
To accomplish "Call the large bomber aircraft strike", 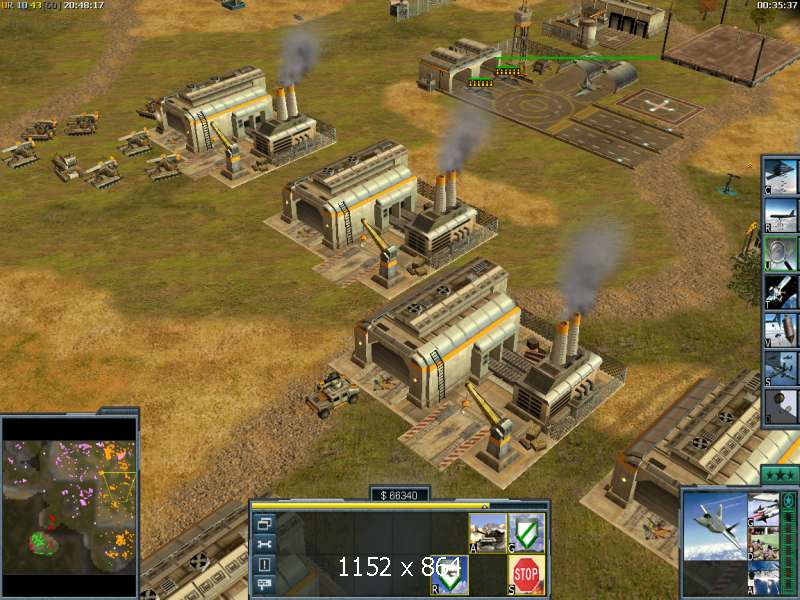I will pos(780,213).
